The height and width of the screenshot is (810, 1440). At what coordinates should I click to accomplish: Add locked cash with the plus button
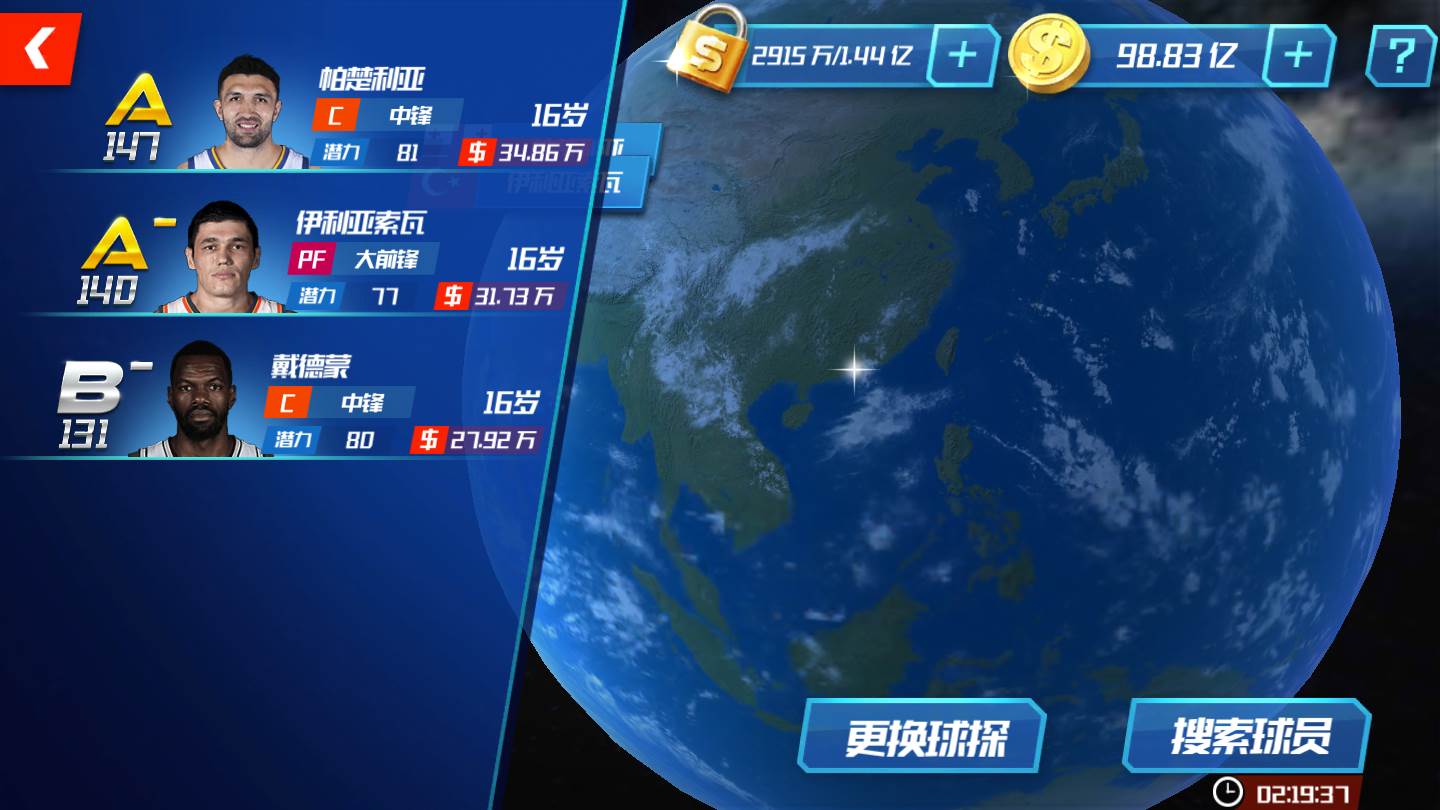[962, 55]
